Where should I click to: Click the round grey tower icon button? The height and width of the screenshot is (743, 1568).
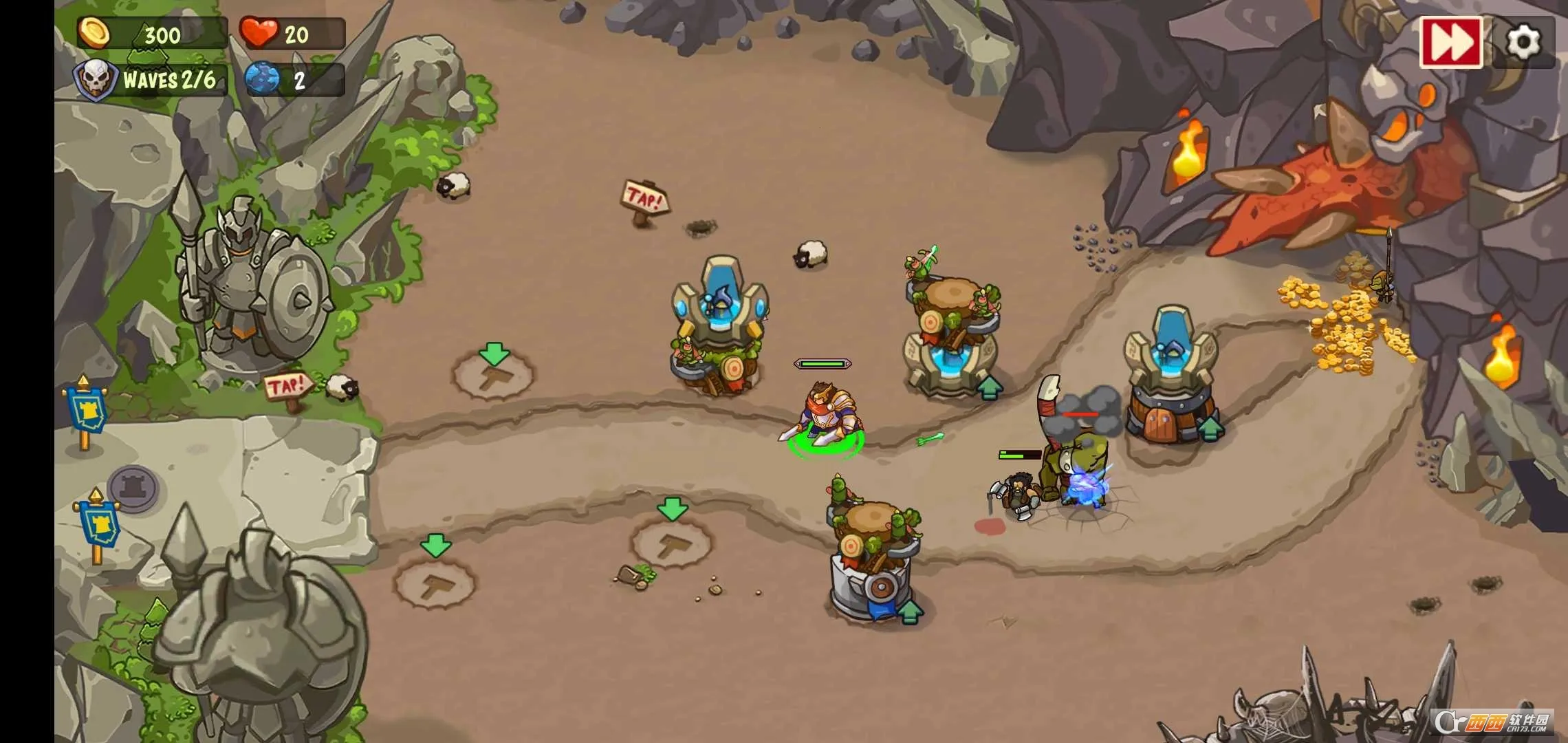click(x=135, y=487)
